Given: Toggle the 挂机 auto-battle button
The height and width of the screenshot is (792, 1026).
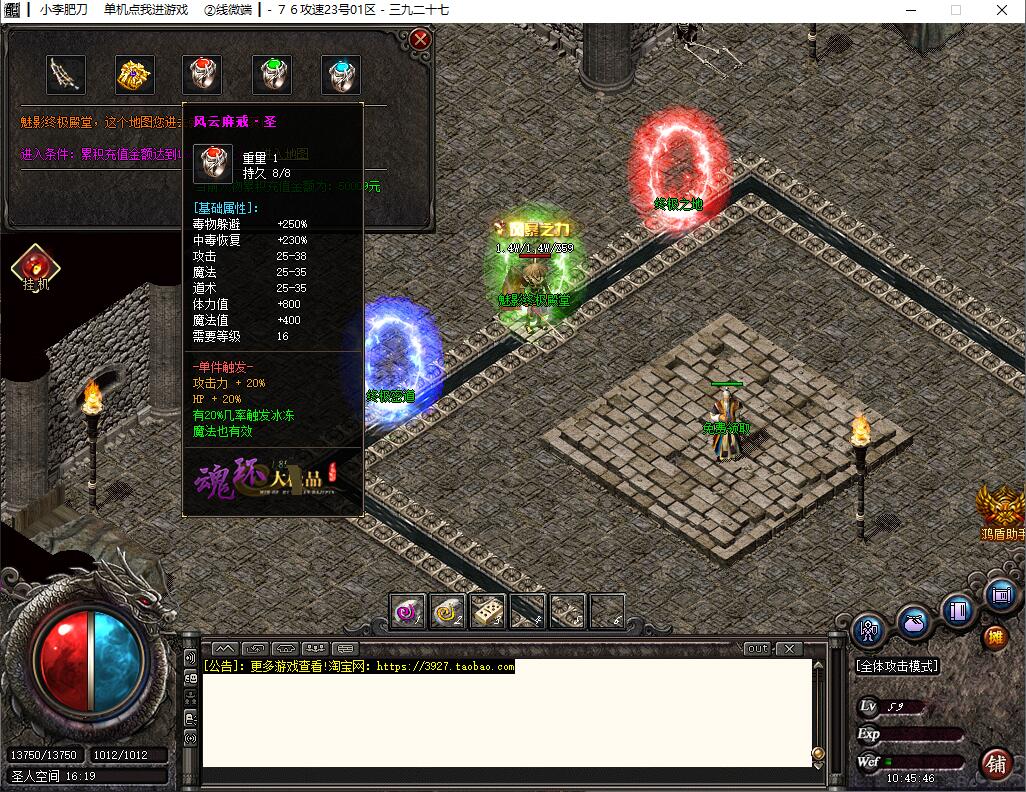Looking at the screenshot, I should (x=36, y=267).
